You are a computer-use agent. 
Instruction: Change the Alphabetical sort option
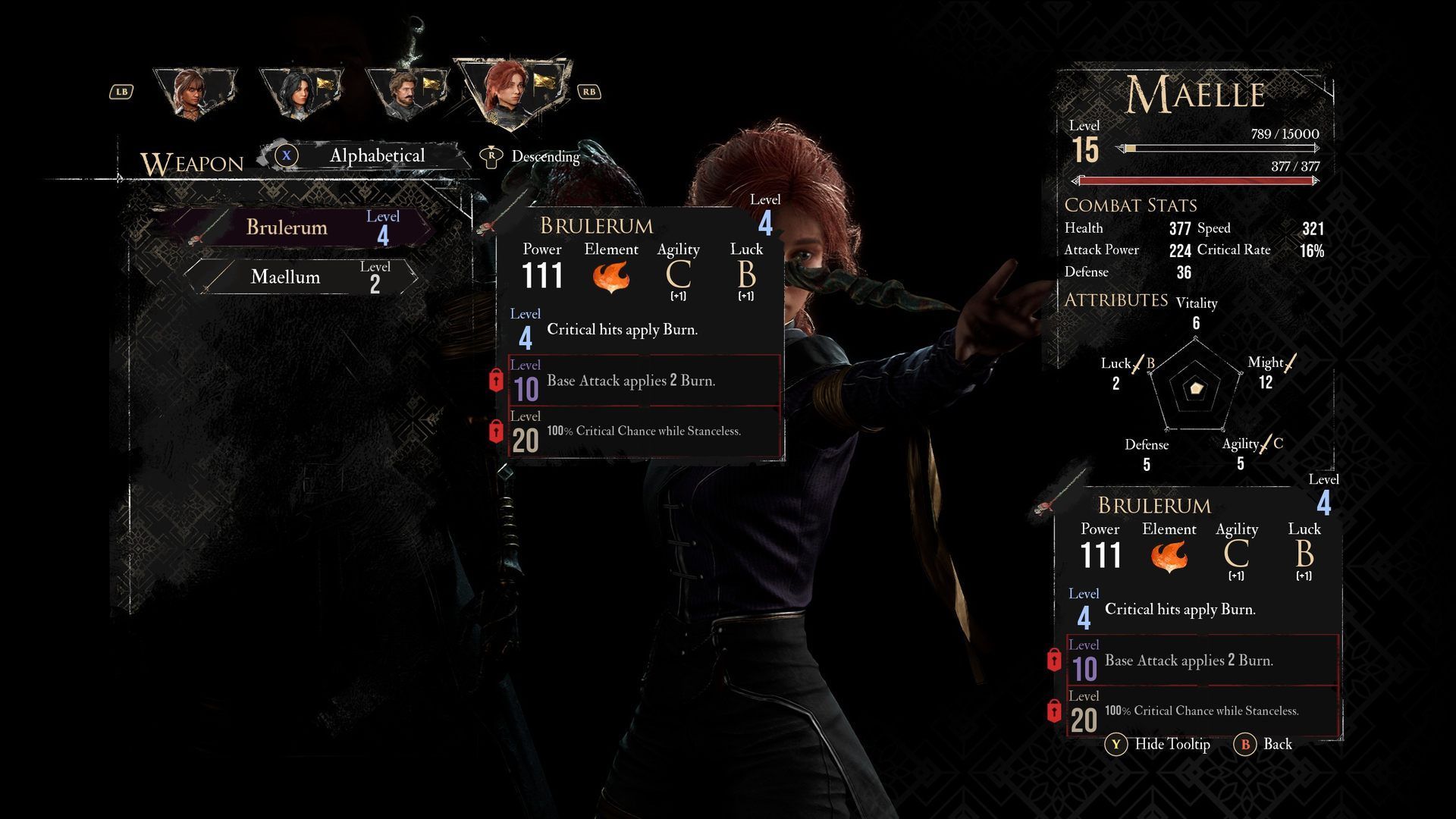point(376,156)
